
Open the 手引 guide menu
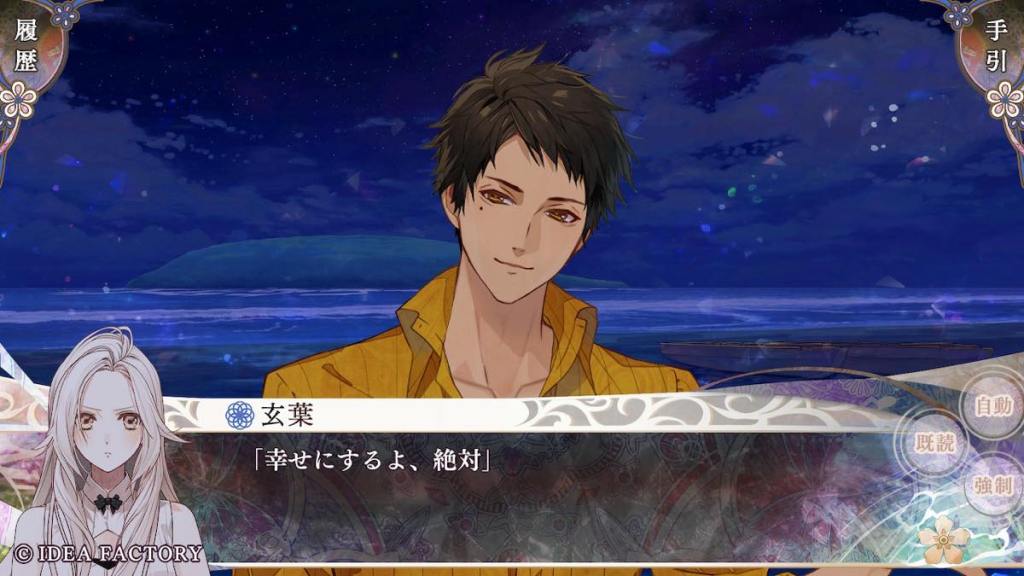(x=996, y=50)
